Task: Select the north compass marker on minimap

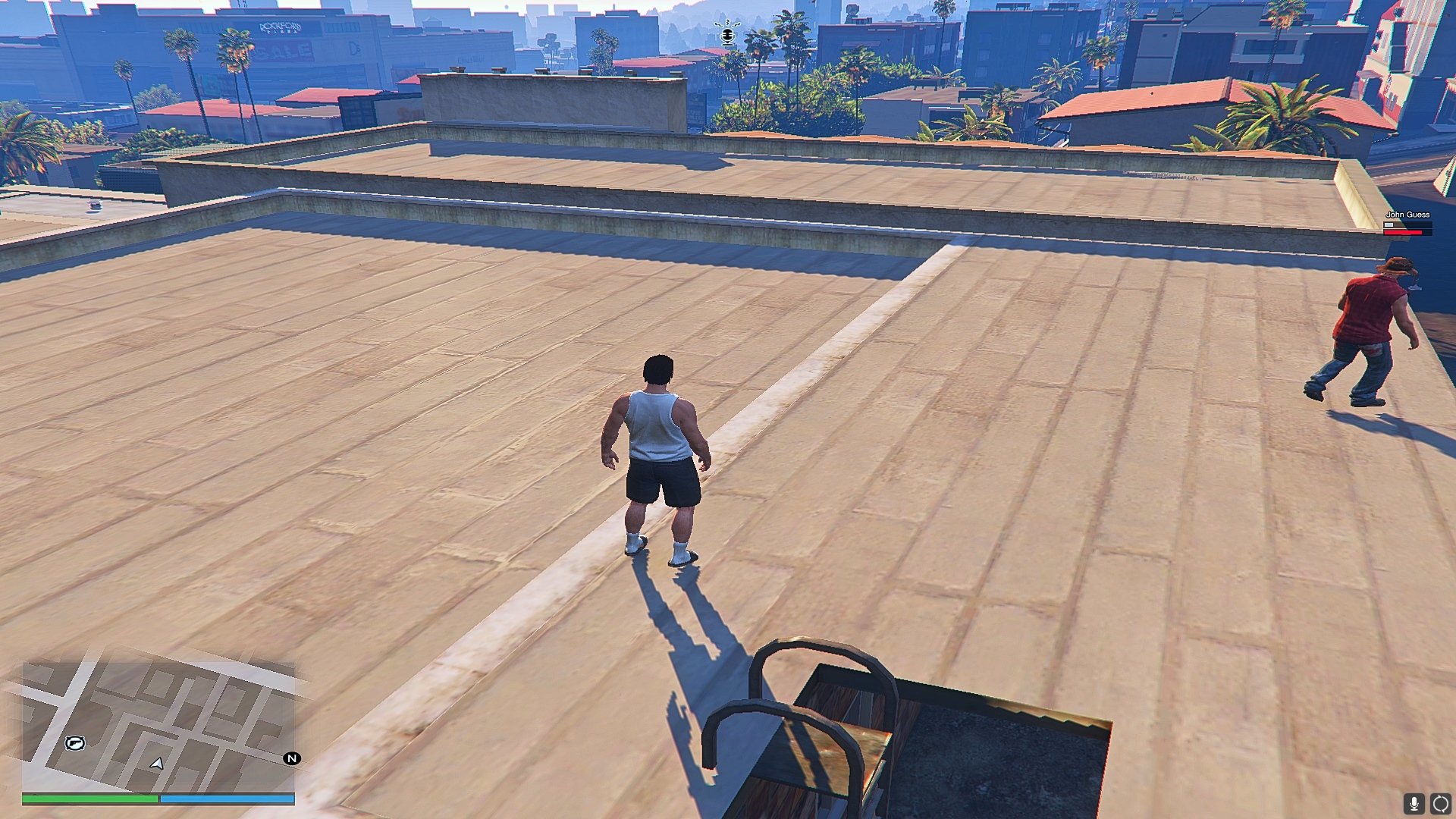Action: (292, 758)
